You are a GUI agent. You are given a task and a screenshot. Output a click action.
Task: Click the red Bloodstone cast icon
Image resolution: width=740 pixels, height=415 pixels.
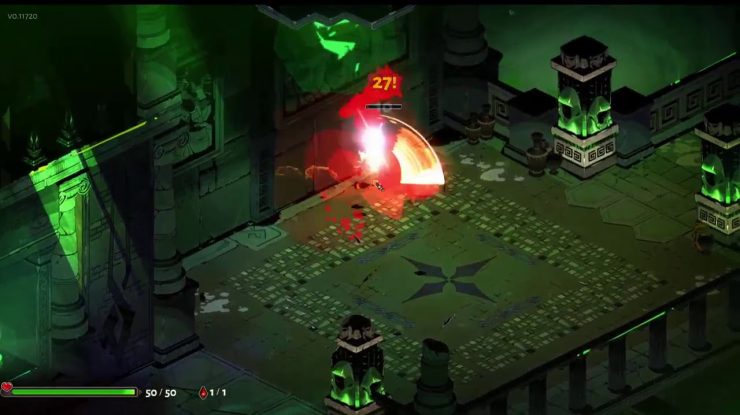tap(204, 392)
